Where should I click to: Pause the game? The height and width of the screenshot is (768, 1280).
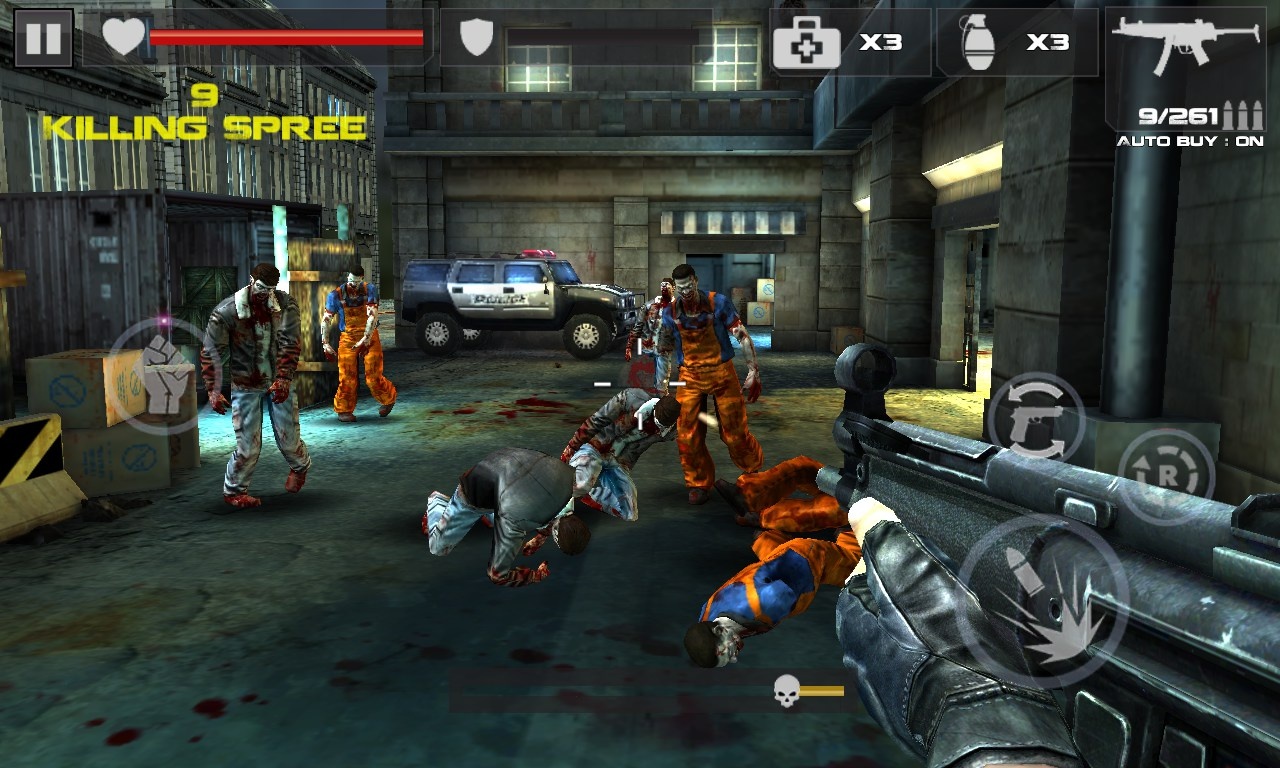click(x=43, y=38)
